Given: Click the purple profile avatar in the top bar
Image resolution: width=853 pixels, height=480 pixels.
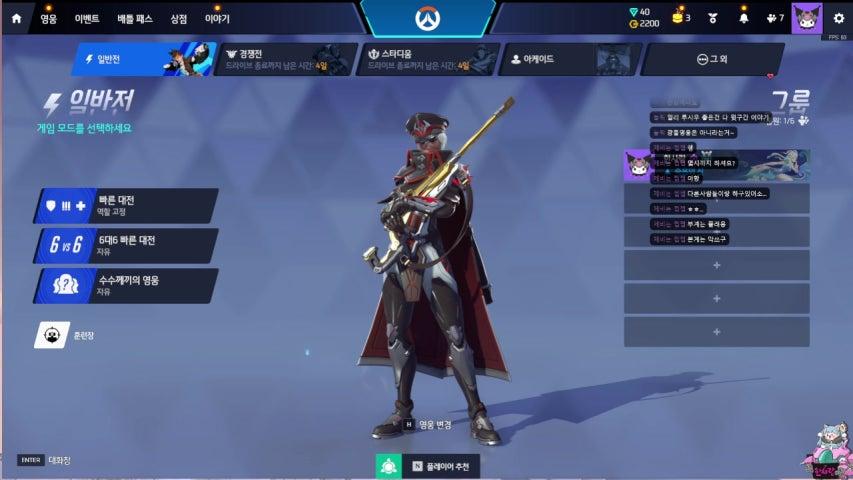Looking at the screenshot, I should pos(805,18).
